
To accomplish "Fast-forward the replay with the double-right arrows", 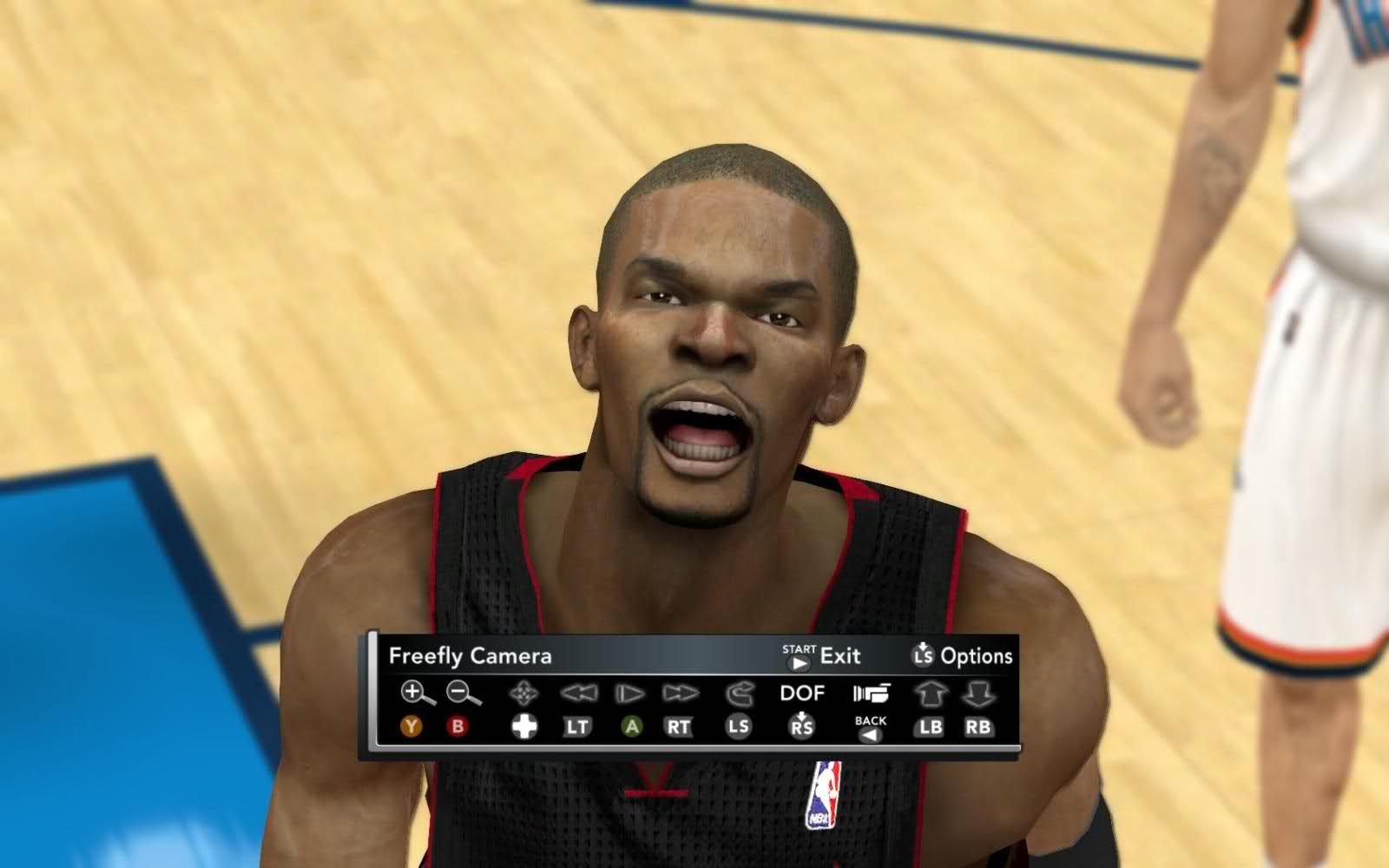I will pyautogui.click(x=681, y=694).
